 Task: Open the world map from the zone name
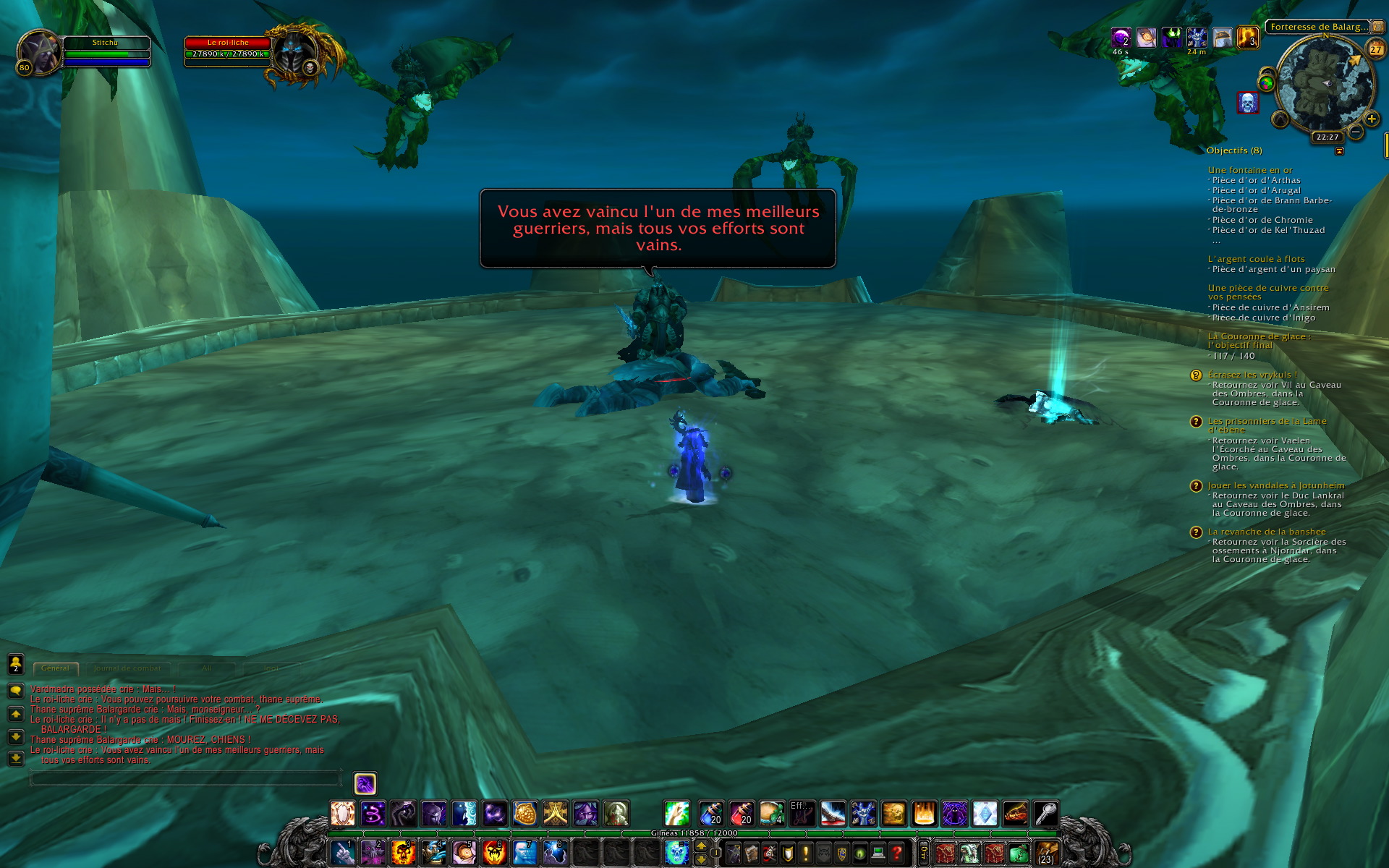tap(1318, 27)
